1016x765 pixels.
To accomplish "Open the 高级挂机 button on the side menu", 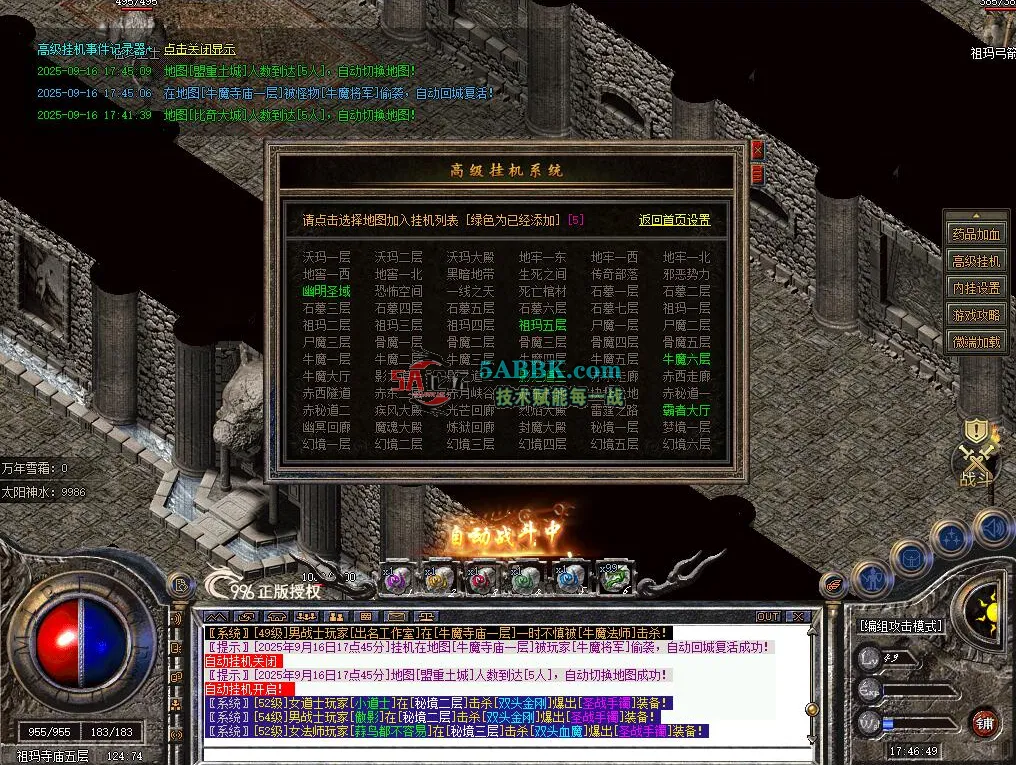I will click(975, 261).
